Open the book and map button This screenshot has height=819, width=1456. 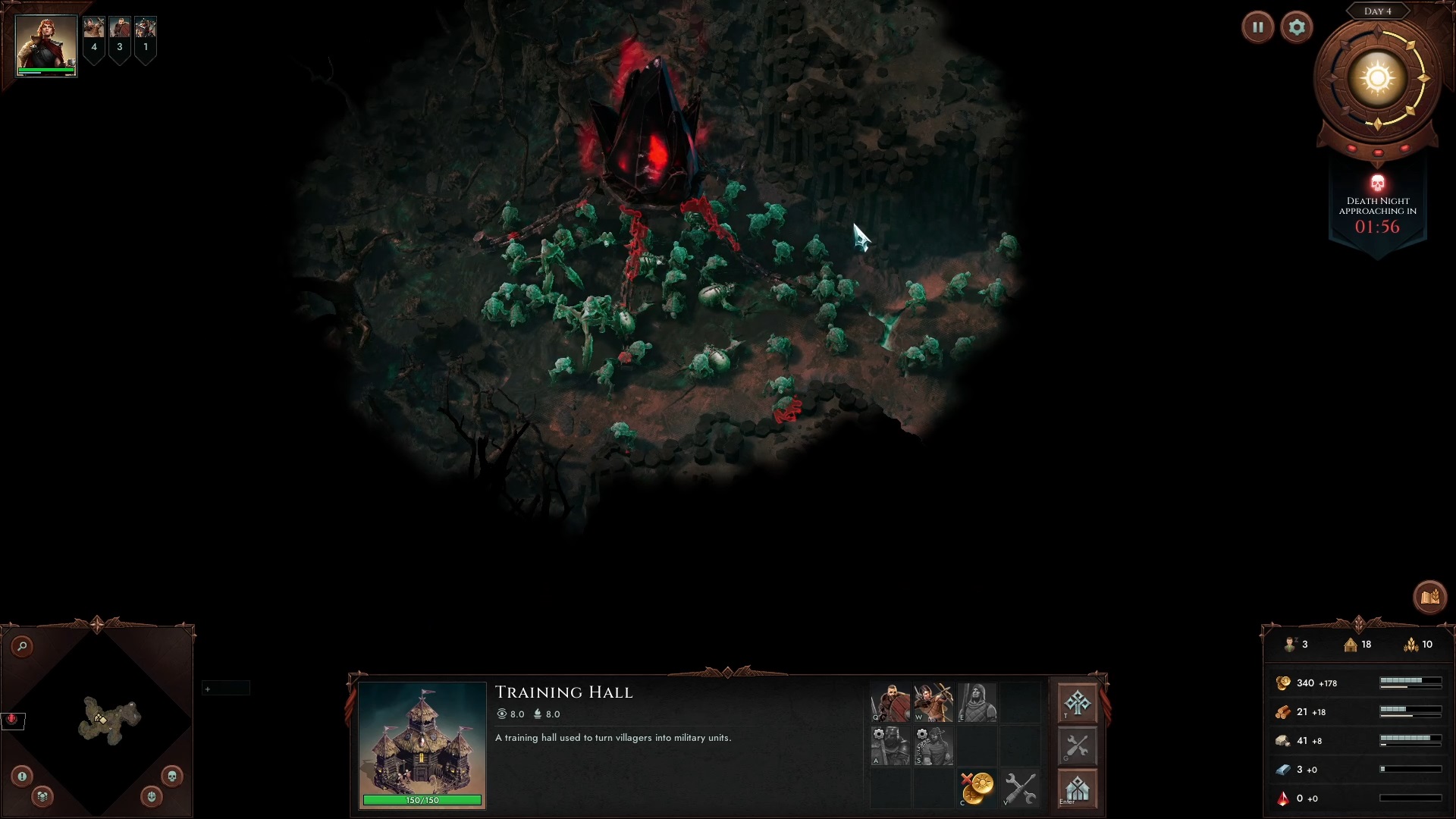point(1429,598)
